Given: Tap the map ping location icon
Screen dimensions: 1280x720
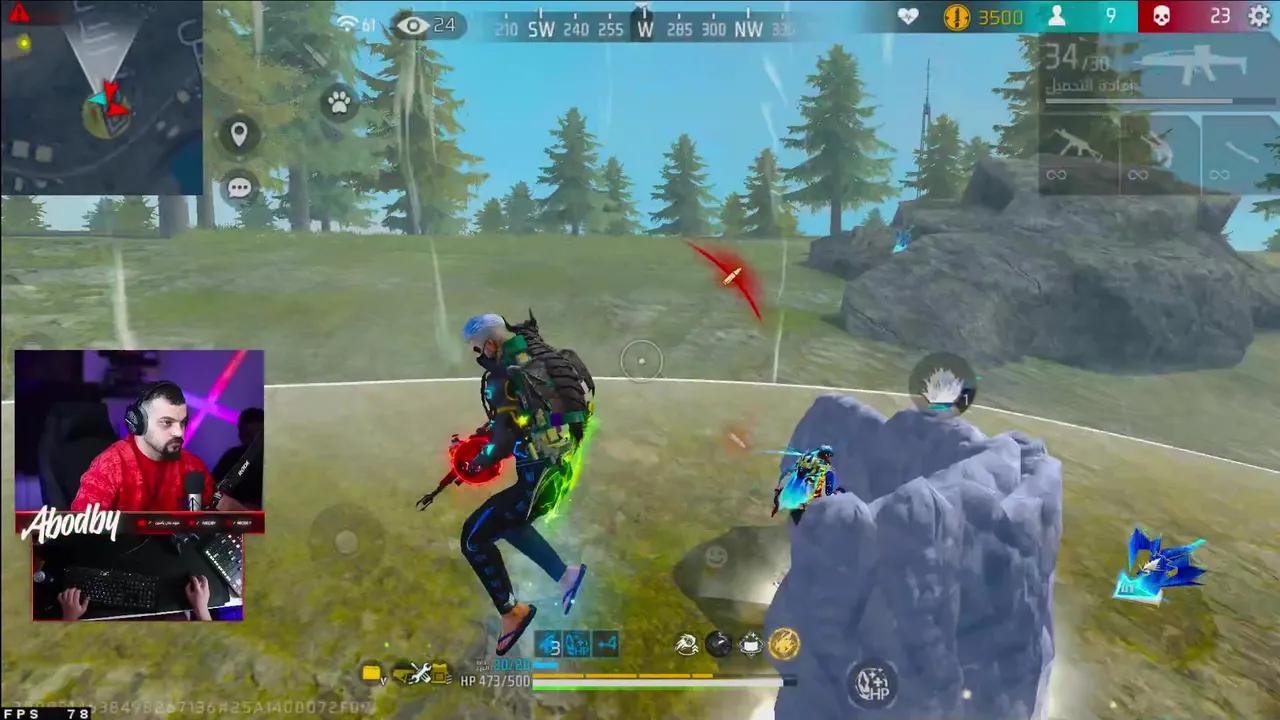Looking at the screenshot, I should [239, 135].
